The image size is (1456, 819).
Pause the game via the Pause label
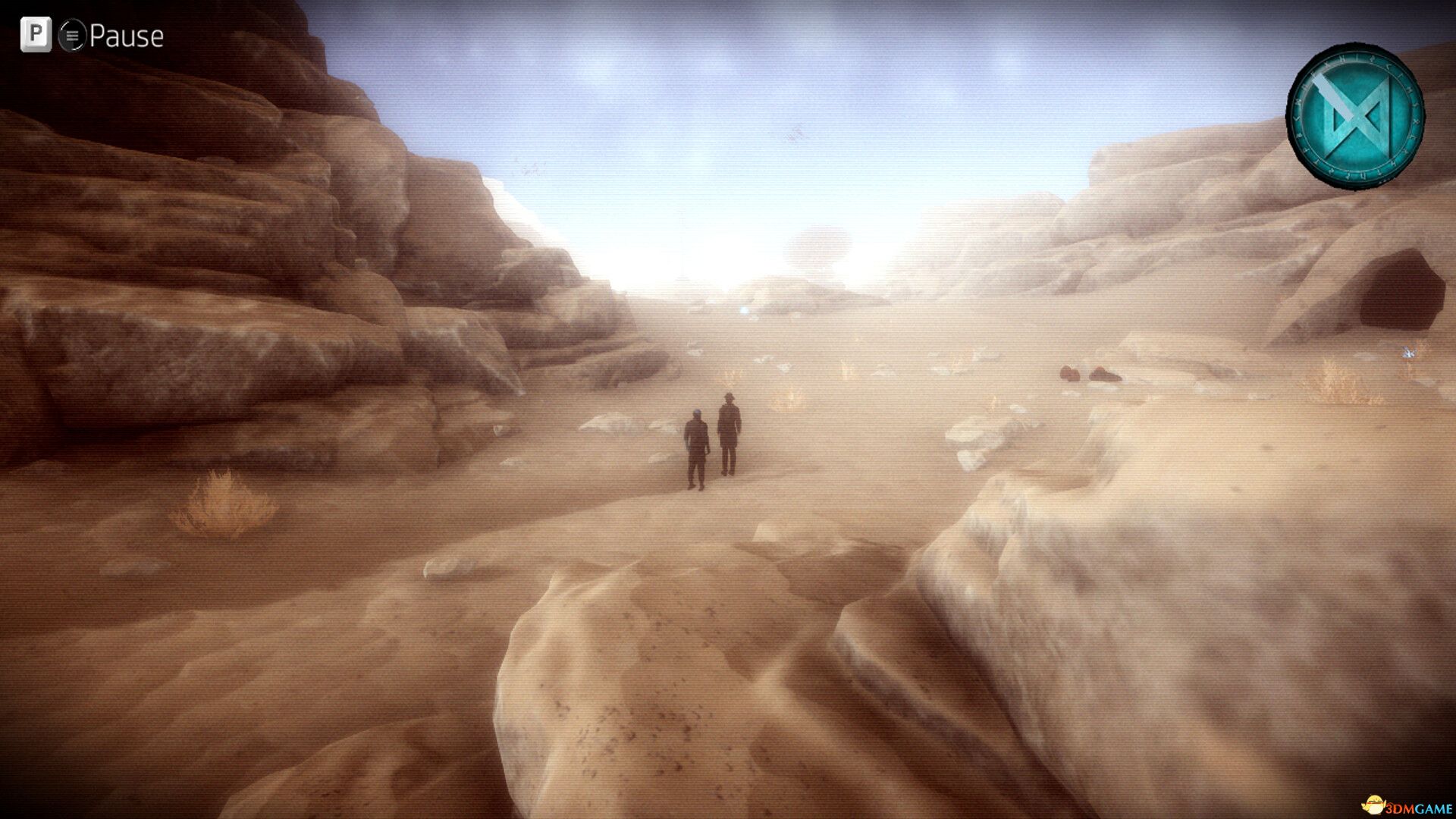127,33
